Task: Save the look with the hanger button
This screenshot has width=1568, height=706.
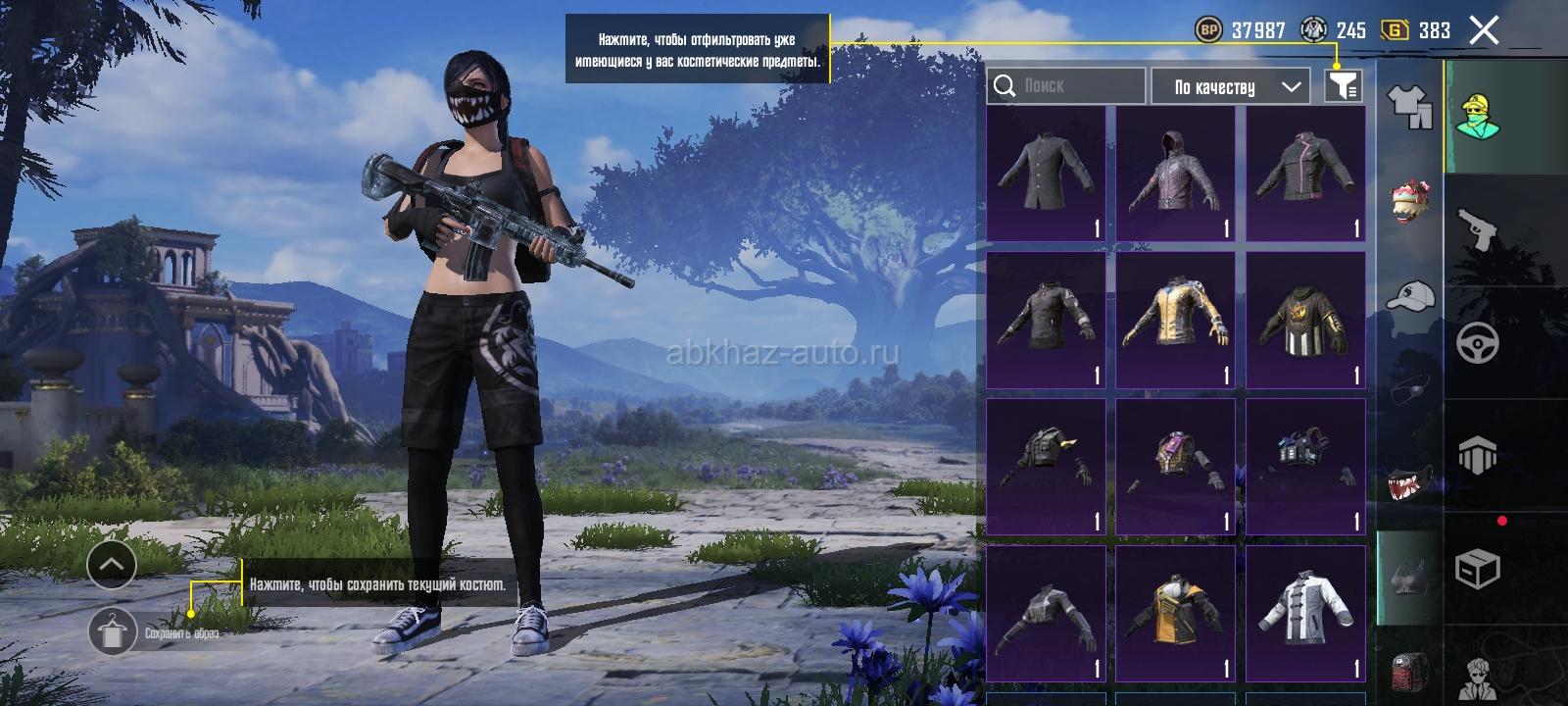Action: 113,632
